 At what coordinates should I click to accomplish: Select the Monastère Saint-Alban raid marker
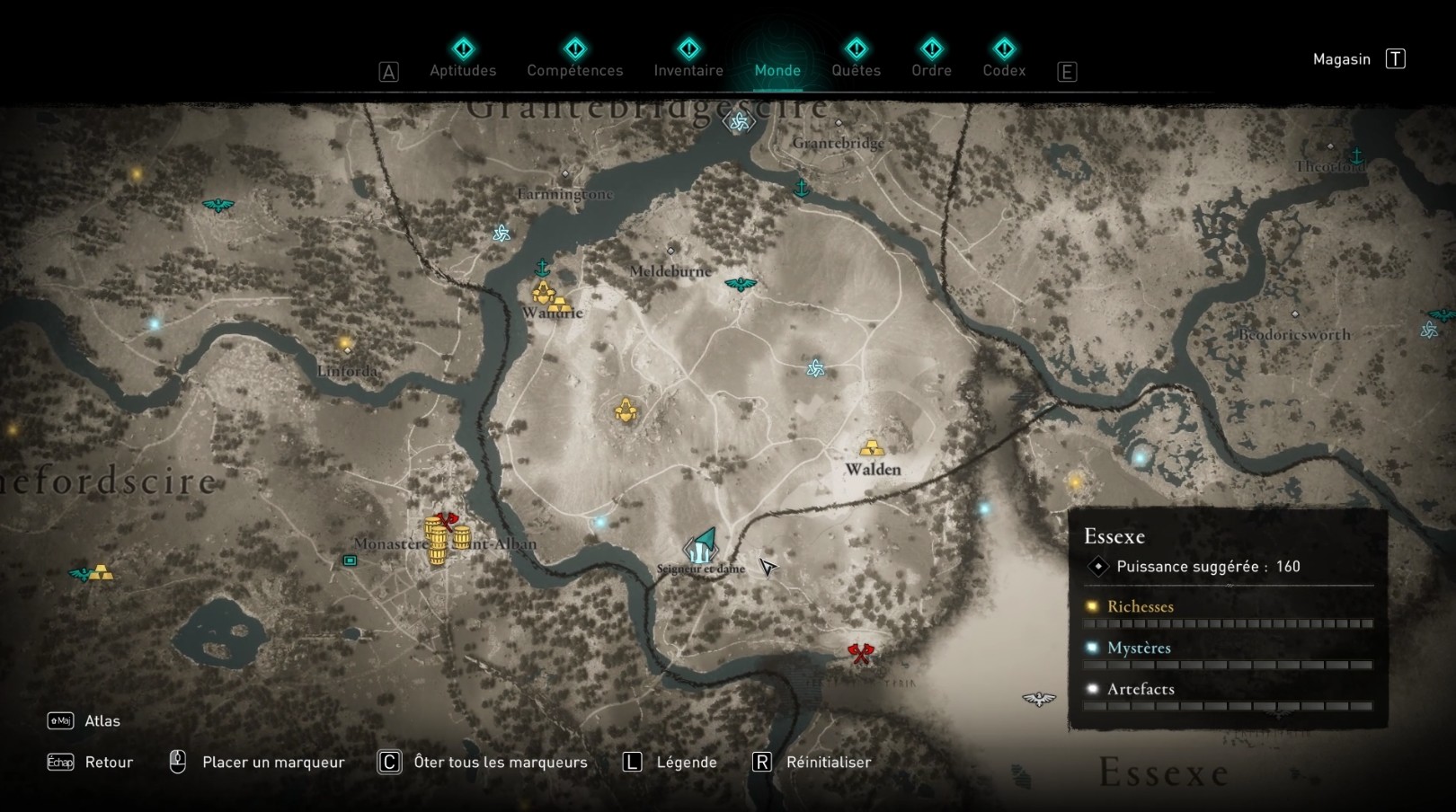(441, 522)
